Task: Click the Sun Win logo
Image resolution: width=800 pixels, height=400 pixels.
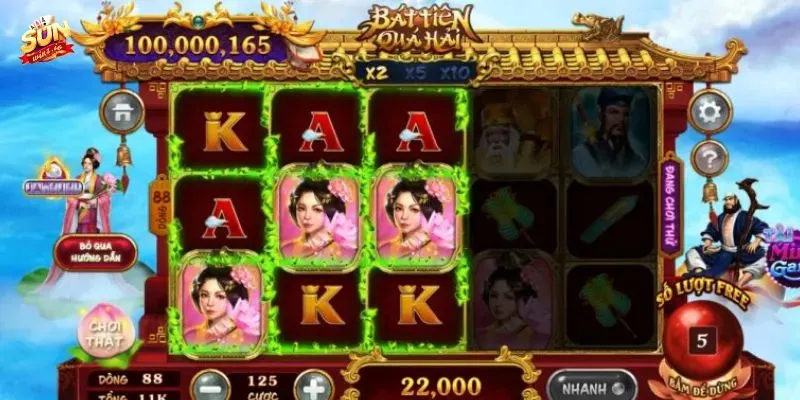Action: (x=46, y=40)
